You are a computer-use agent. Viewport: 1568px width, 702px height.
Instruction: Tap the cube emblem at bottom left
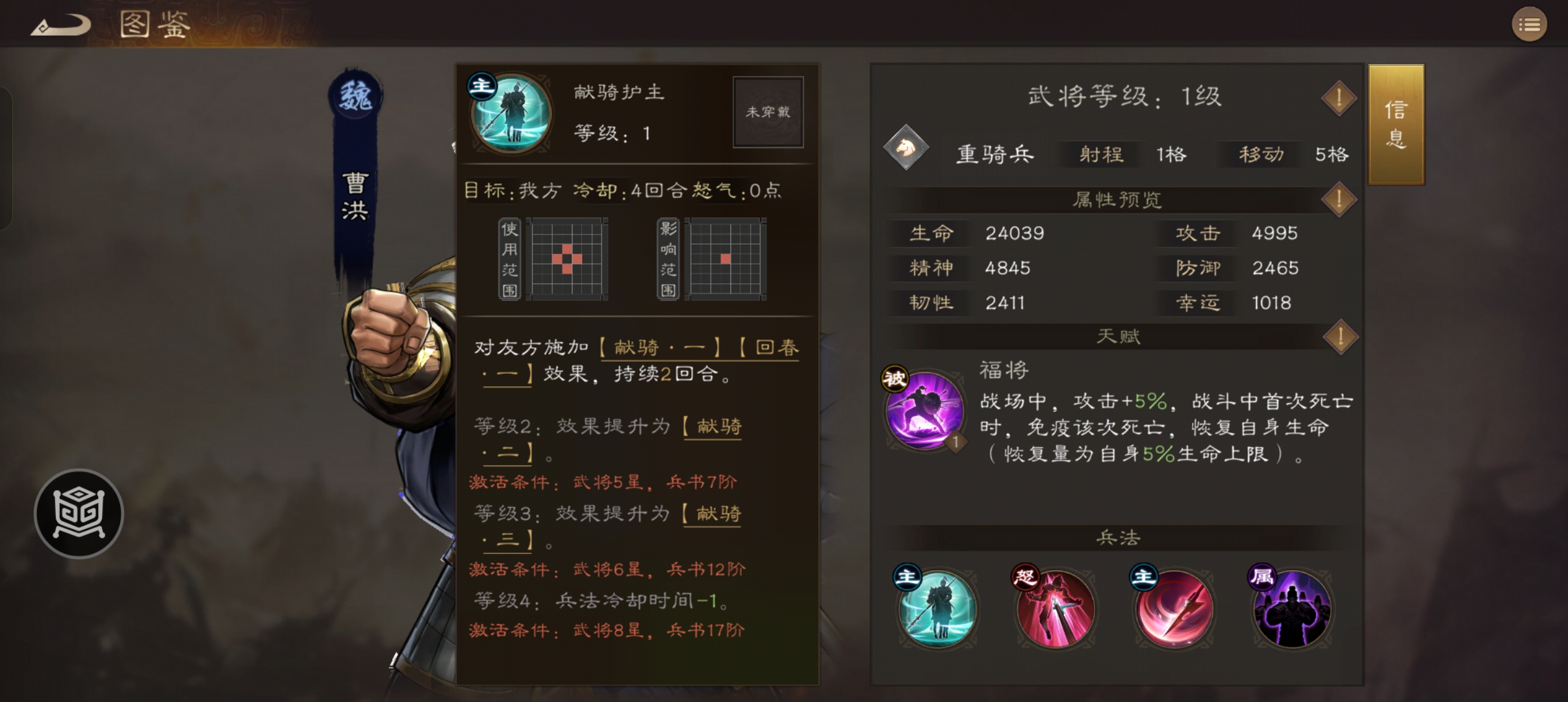point(78,513)
